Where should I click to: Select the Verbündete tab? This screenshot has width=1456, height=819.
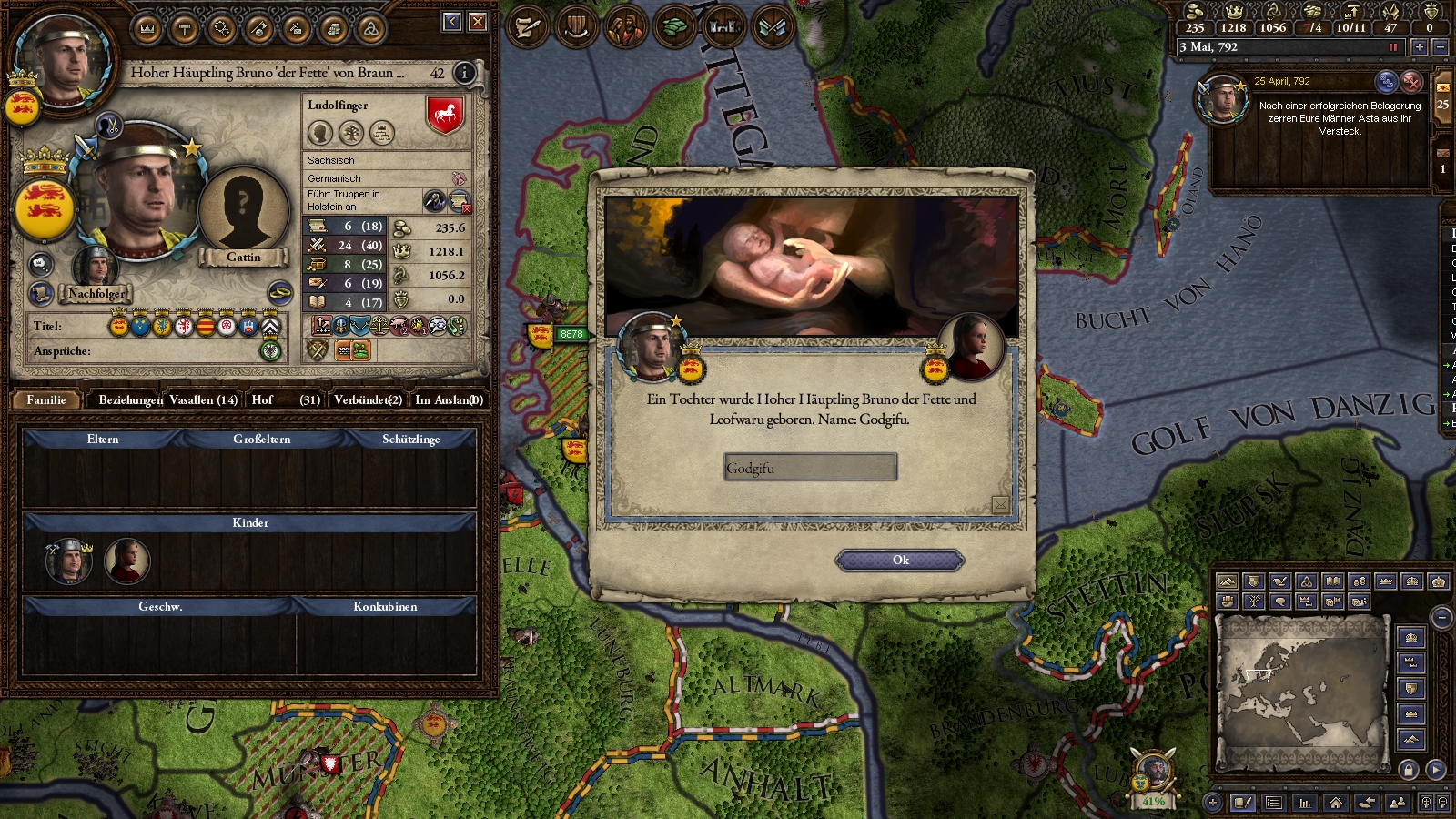tap(368, 399)
